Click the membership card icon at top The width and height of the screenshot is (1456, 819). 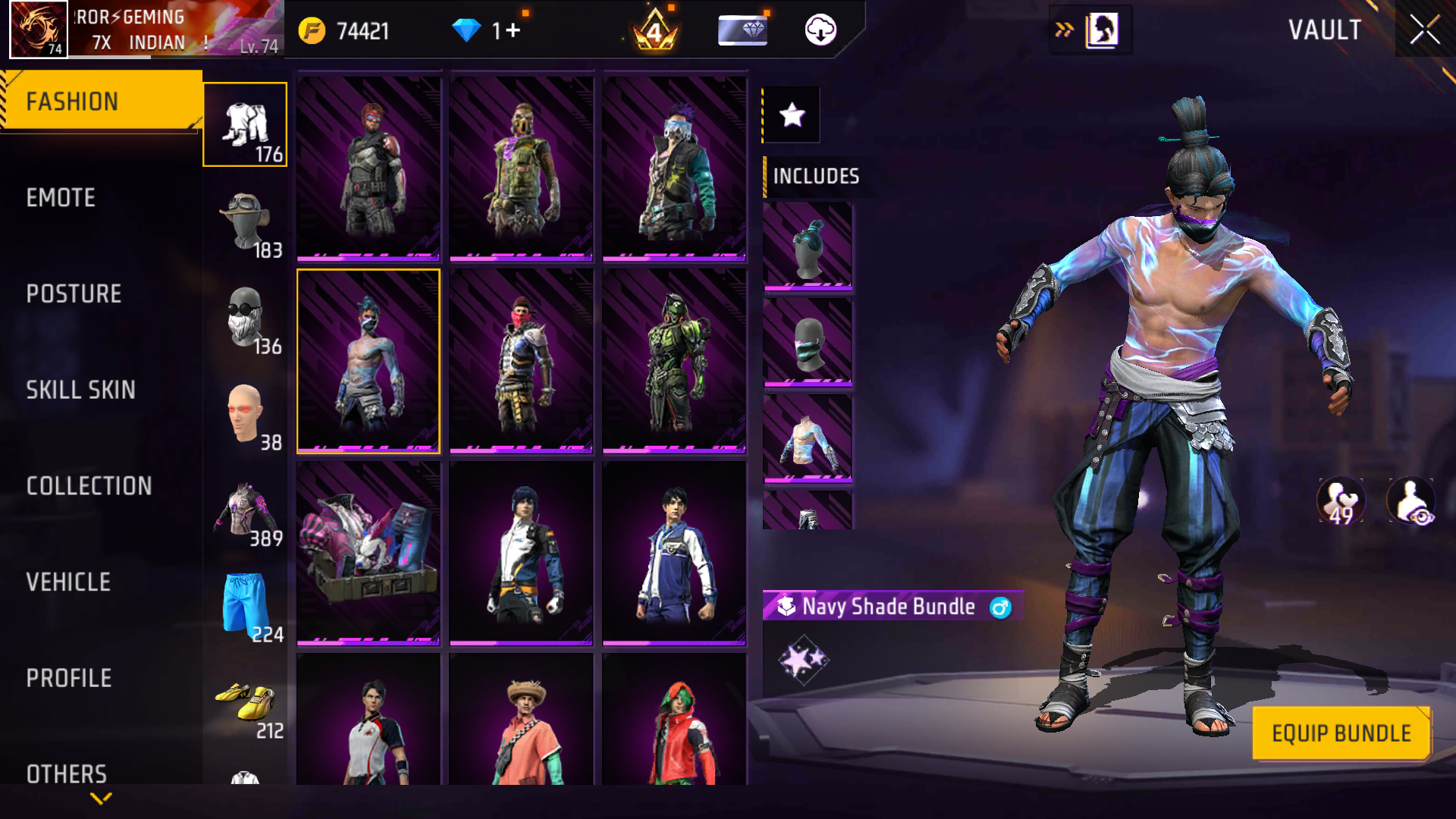[742, 31]
